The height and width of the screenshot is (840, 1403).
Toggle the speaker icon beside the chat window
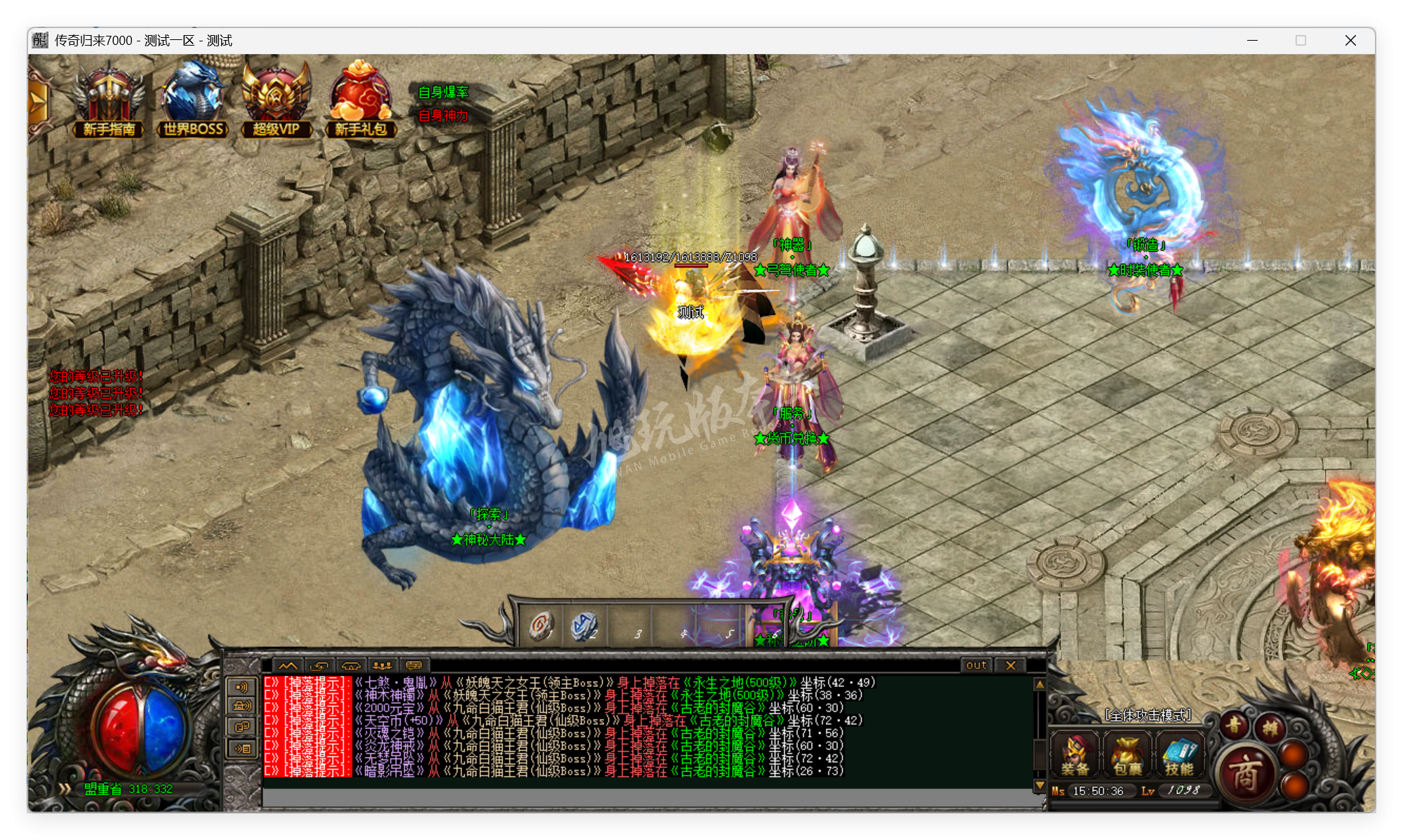241,686
